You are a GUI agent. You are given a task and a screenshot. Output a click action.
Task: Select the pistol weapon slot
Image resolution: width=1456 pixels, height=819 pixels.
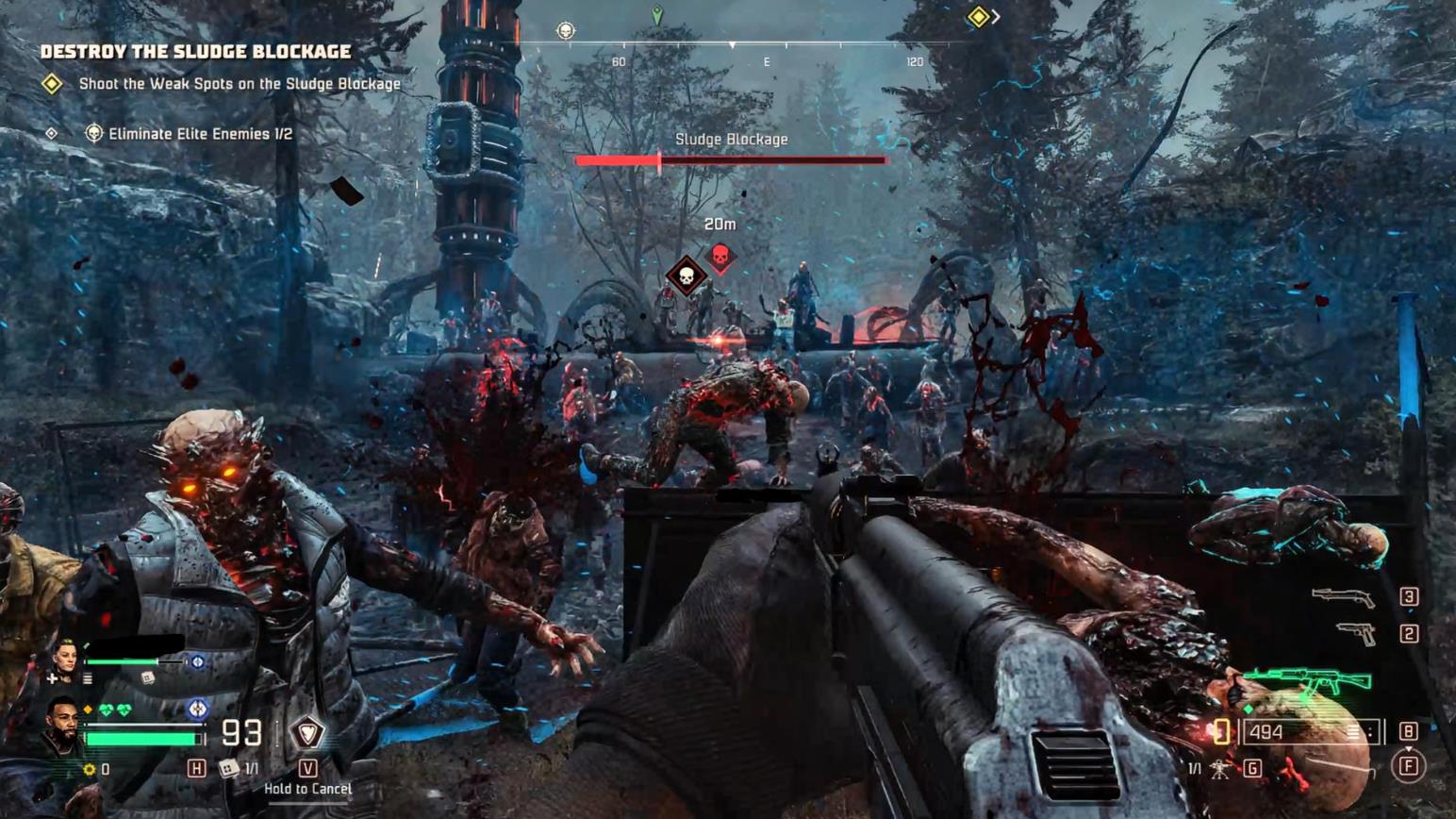click(x=1356, y=633)
